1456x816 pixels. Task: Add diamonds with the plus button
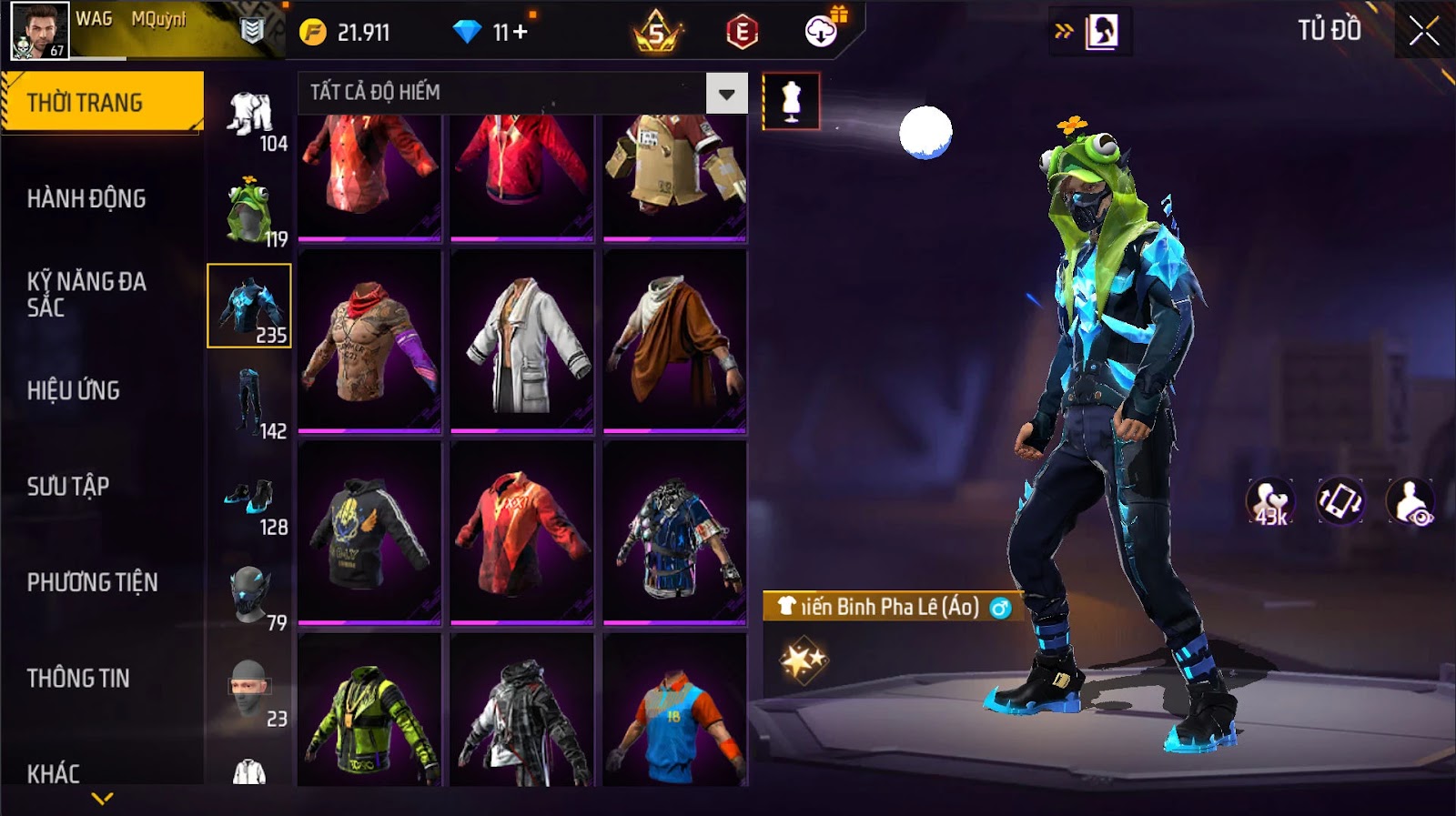click(521, 33)
